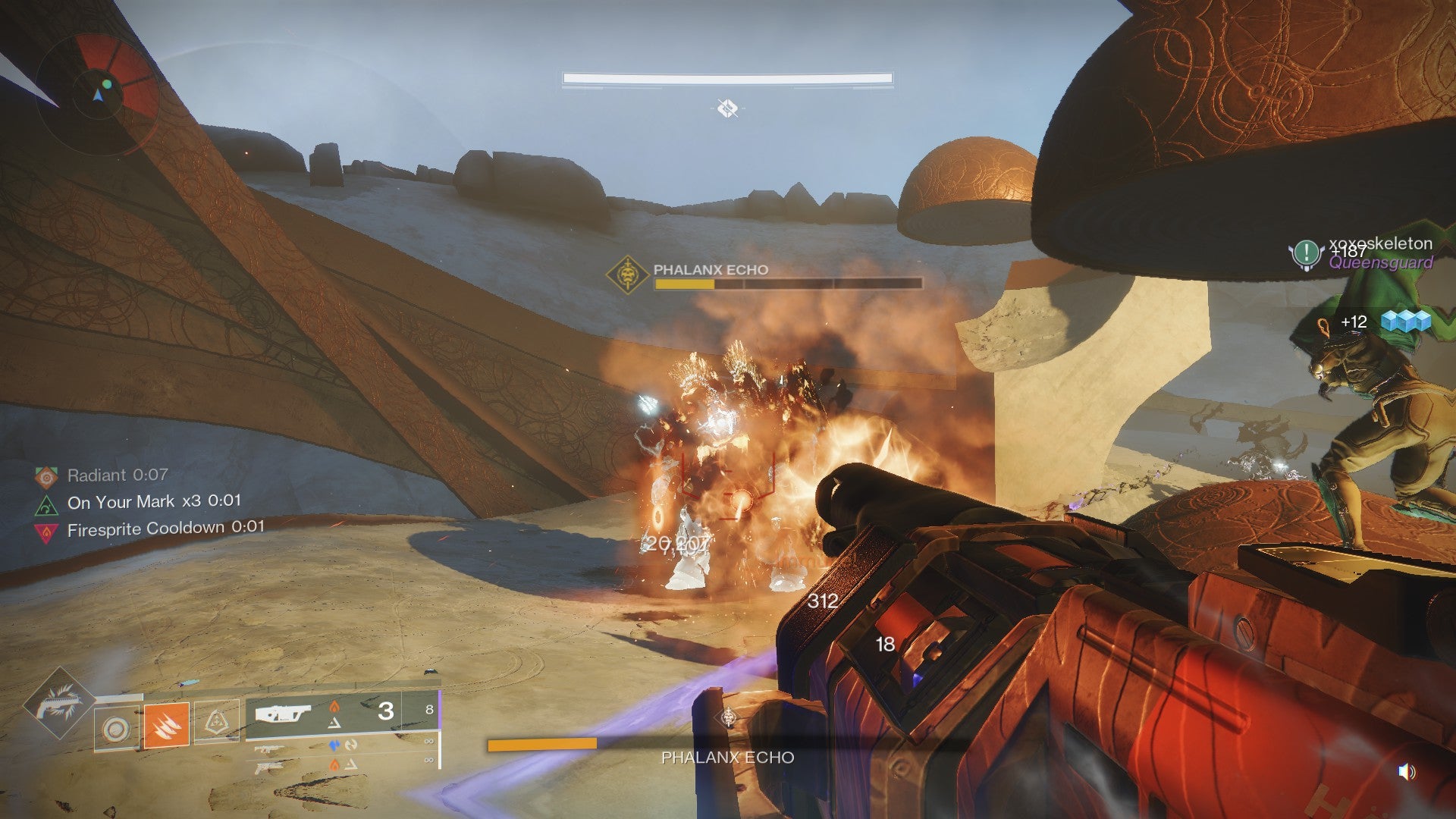
Task: Click the On Your Mark buff icon
Action: 46,504
